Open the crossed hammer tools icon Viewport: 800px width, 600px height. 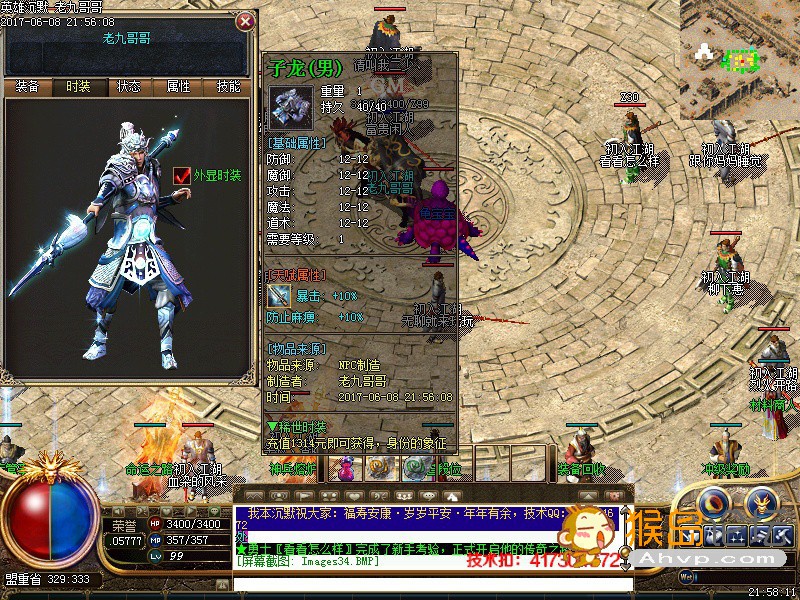(x=783, y=534)
